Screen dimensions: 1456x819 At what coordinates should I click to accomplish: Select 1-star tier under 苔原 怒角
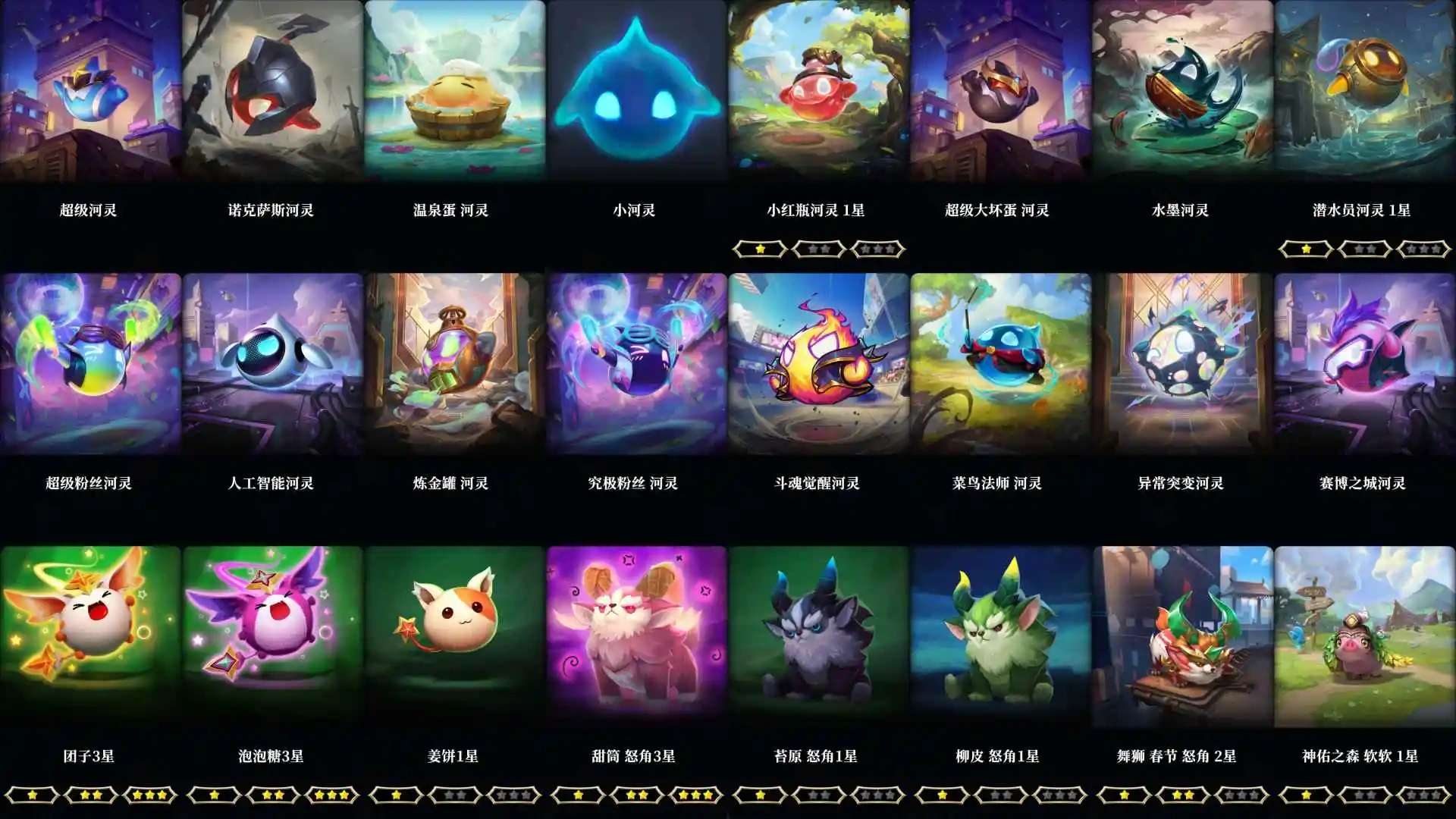click(x=758, y=796)
